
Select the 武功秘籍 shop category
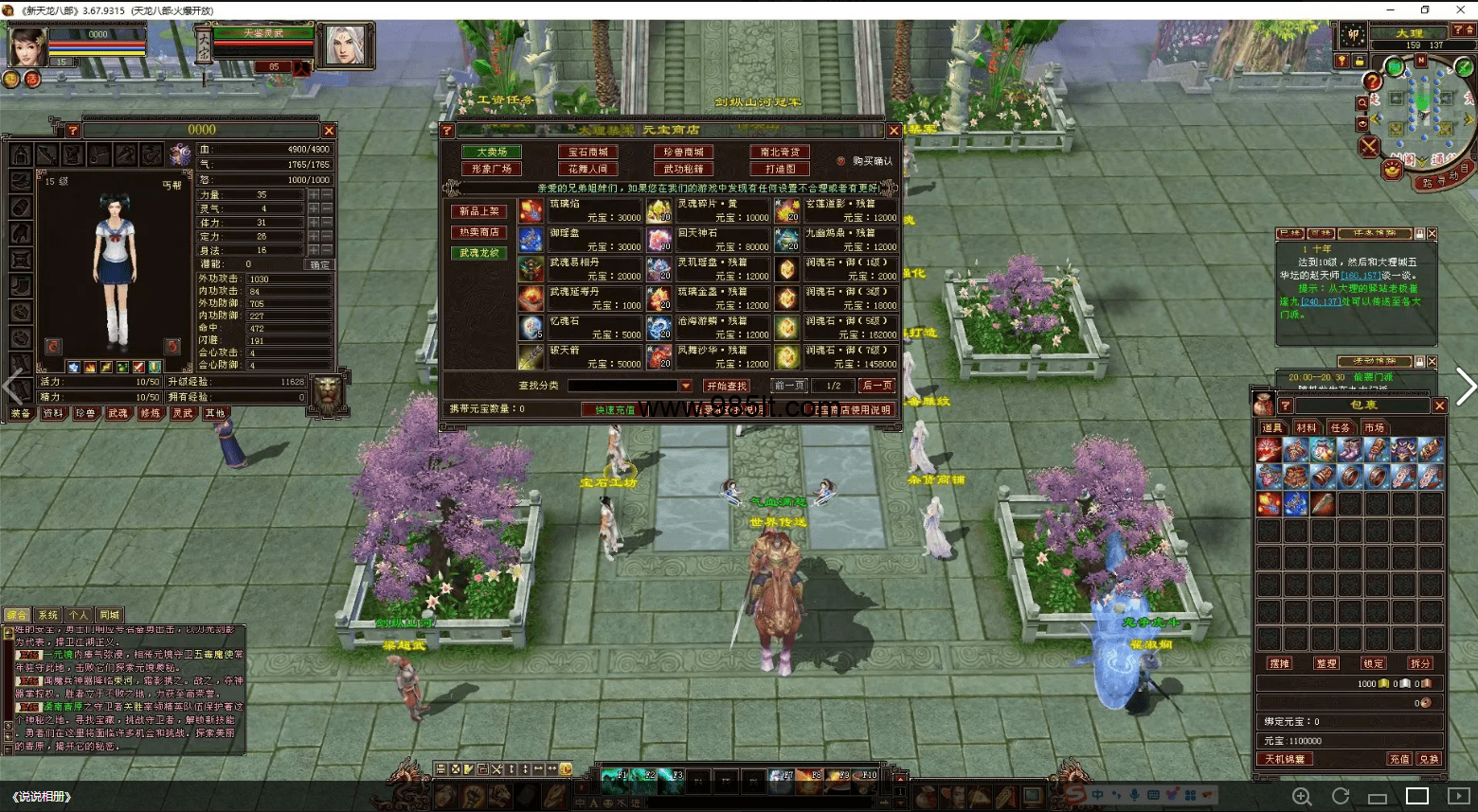tap(683, 169)
